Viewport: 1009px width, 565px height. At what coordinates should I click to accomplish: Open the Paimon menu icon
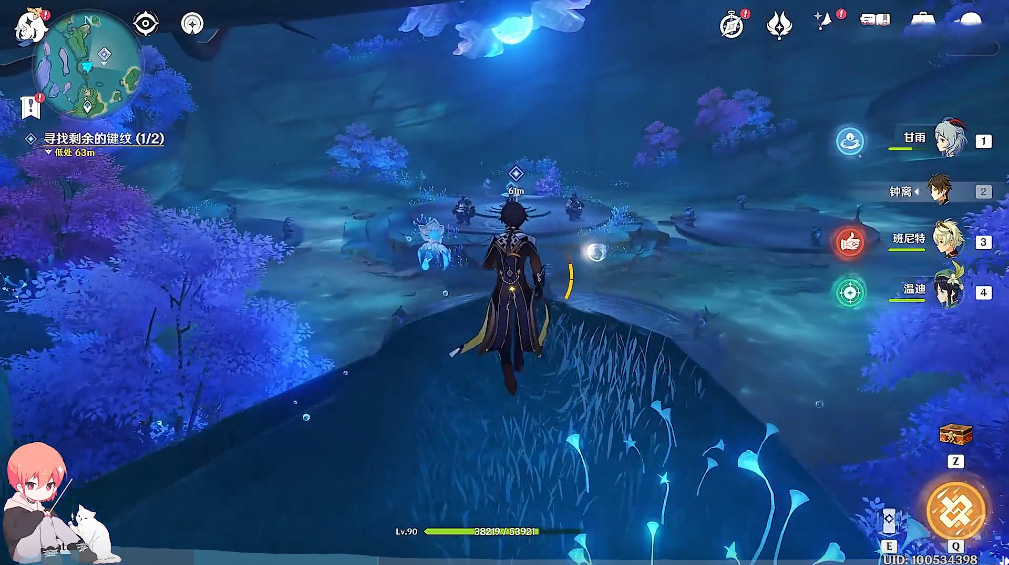(x=31, y=25)
